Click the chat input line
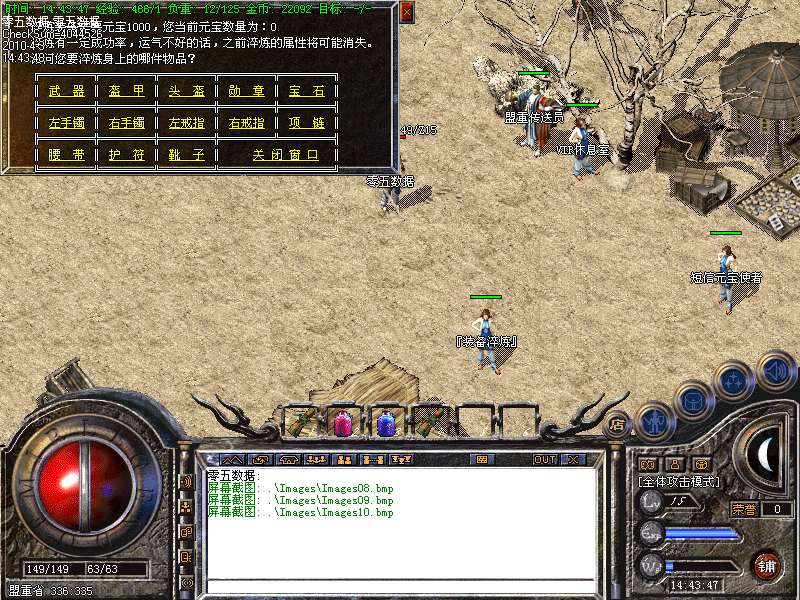 click(400, 586)
